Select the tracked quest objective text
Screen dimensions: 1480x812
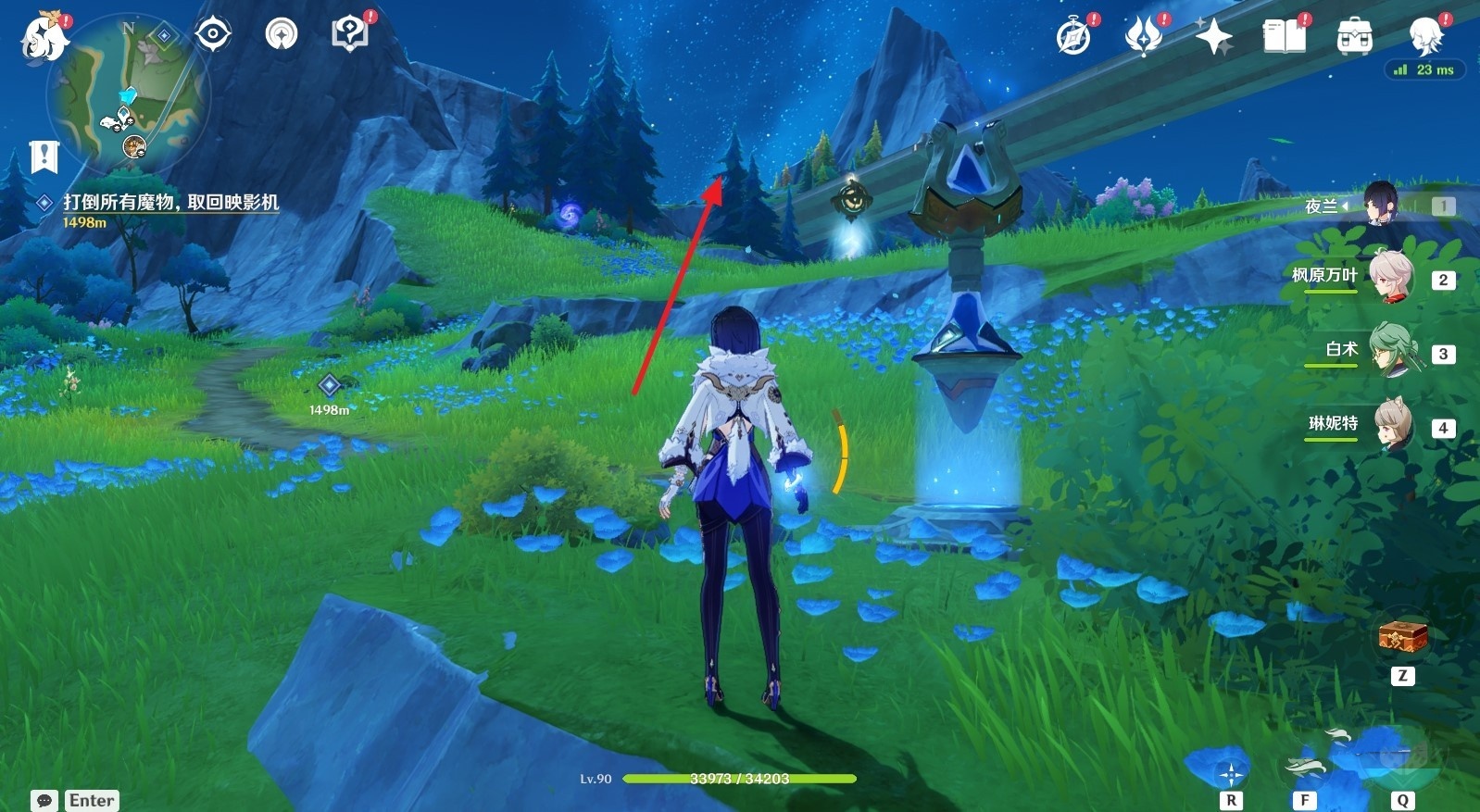coord(170,202)
